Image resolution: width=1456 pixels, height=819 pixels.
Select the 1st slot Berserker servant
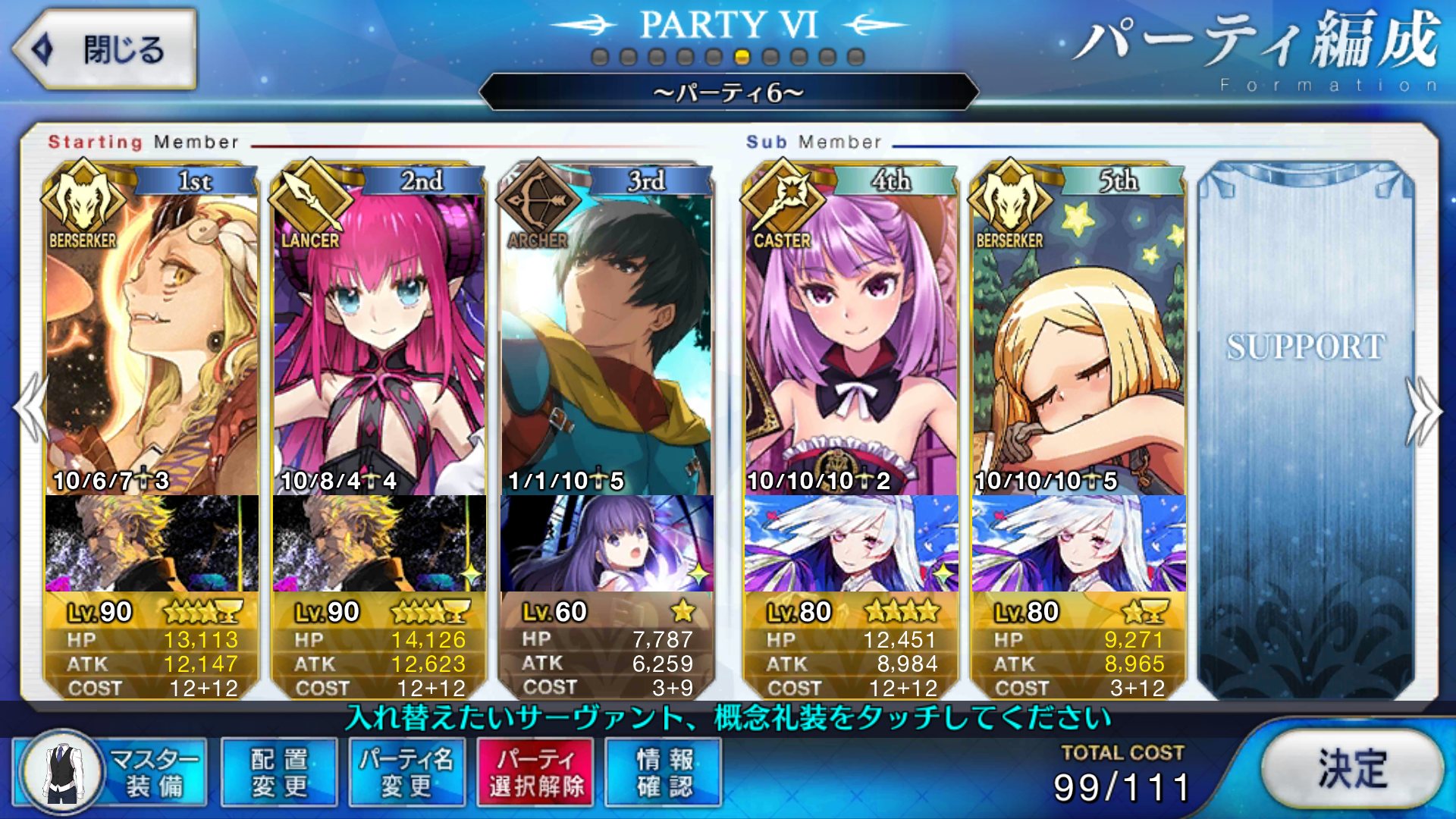click(x=152, y=341)
